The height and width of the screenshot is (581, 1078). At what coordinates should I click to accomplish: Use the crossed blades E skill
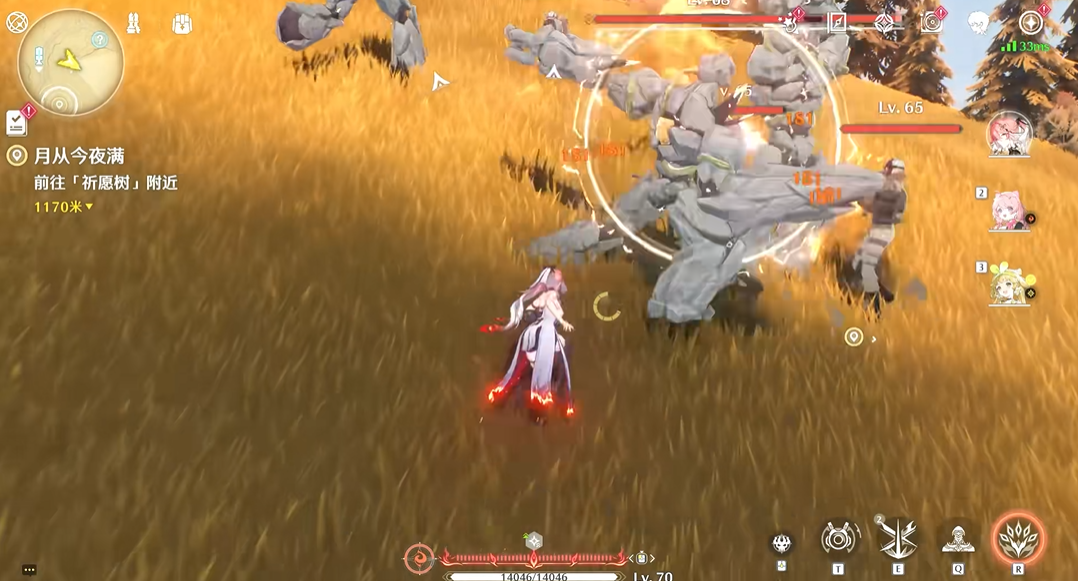[898, 538]
